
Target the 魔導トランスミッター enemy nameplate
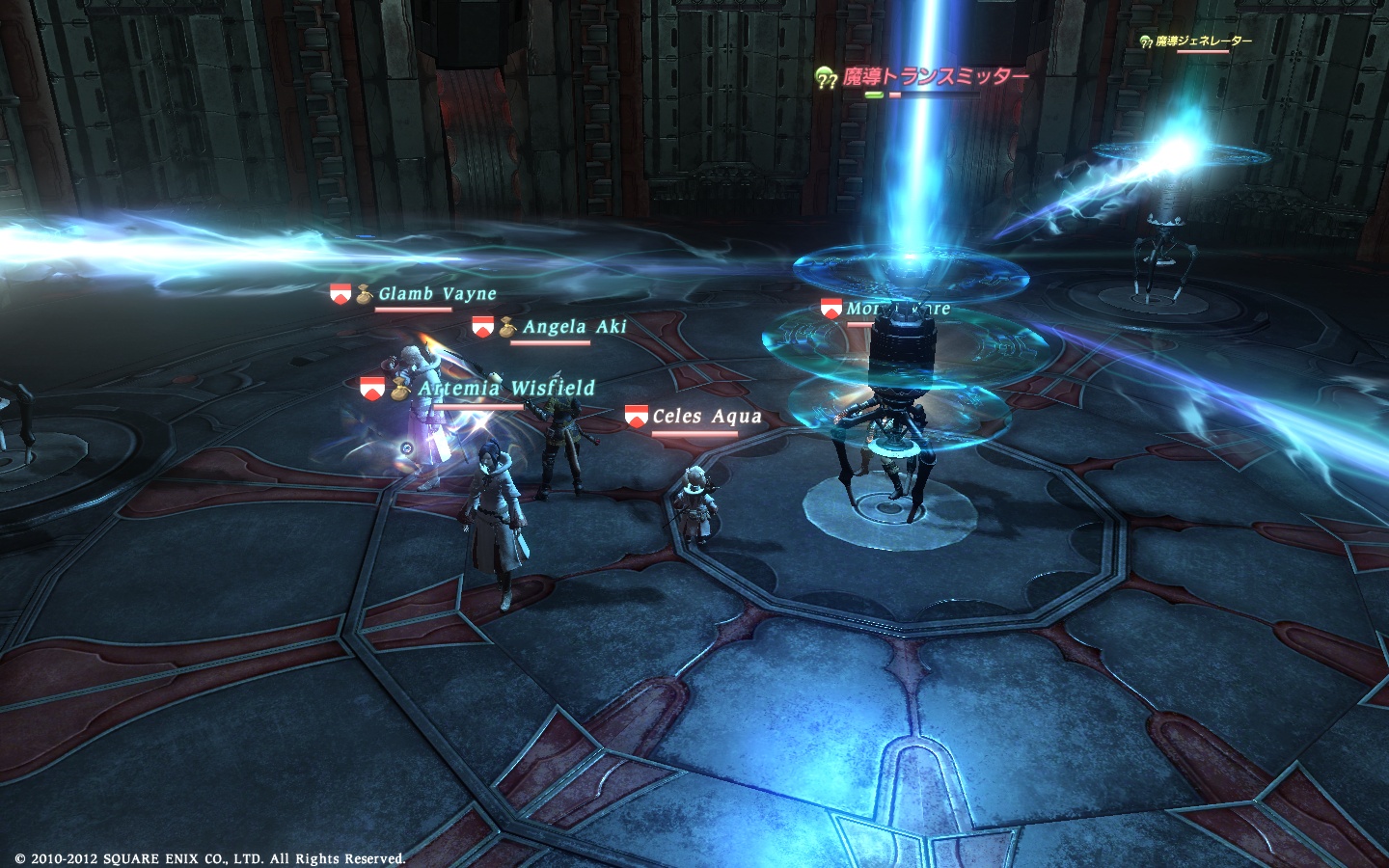pos(935,77)
